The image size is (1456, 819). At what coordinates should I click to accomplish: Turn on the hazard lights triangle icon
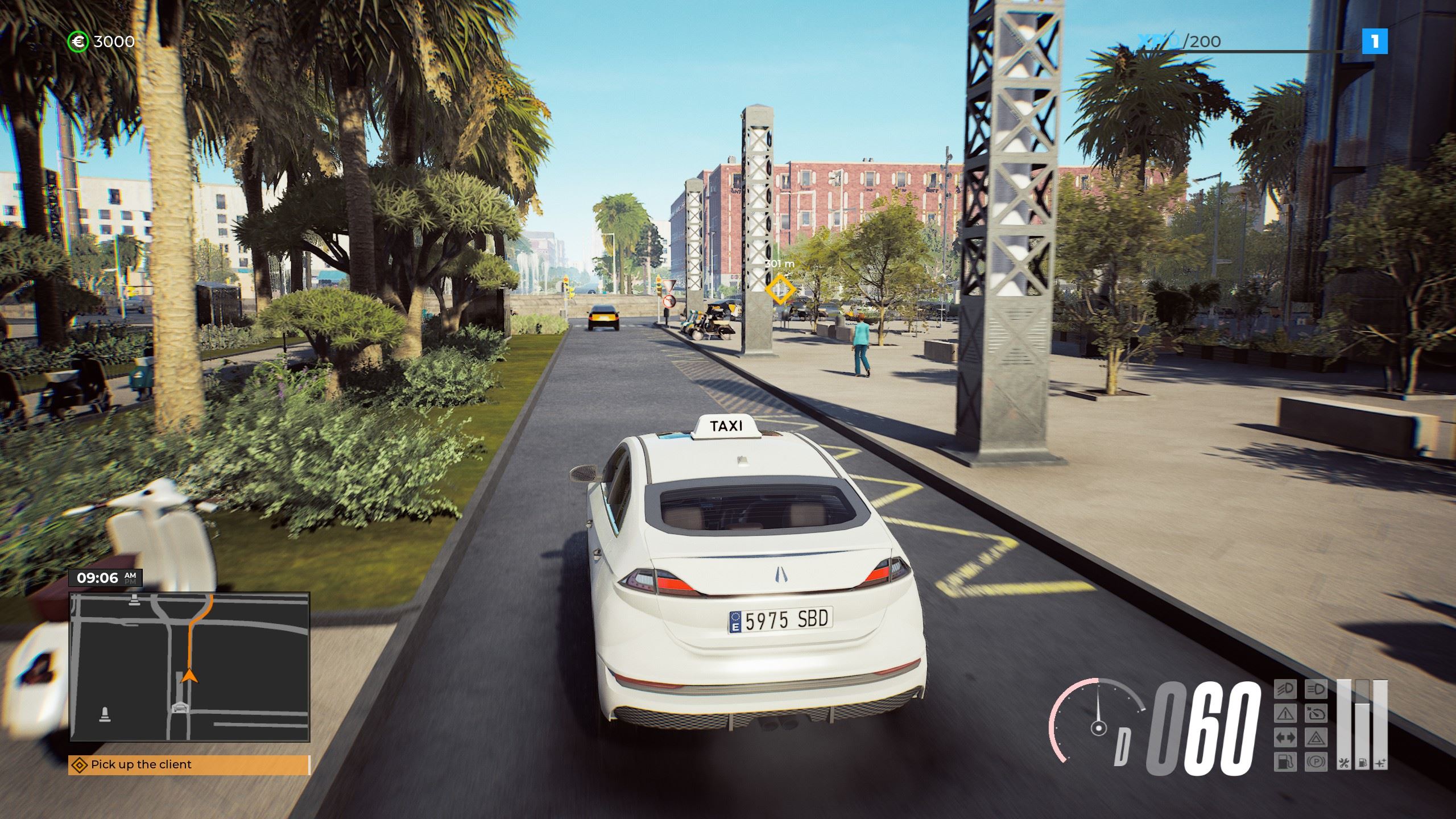[1315, 738]
